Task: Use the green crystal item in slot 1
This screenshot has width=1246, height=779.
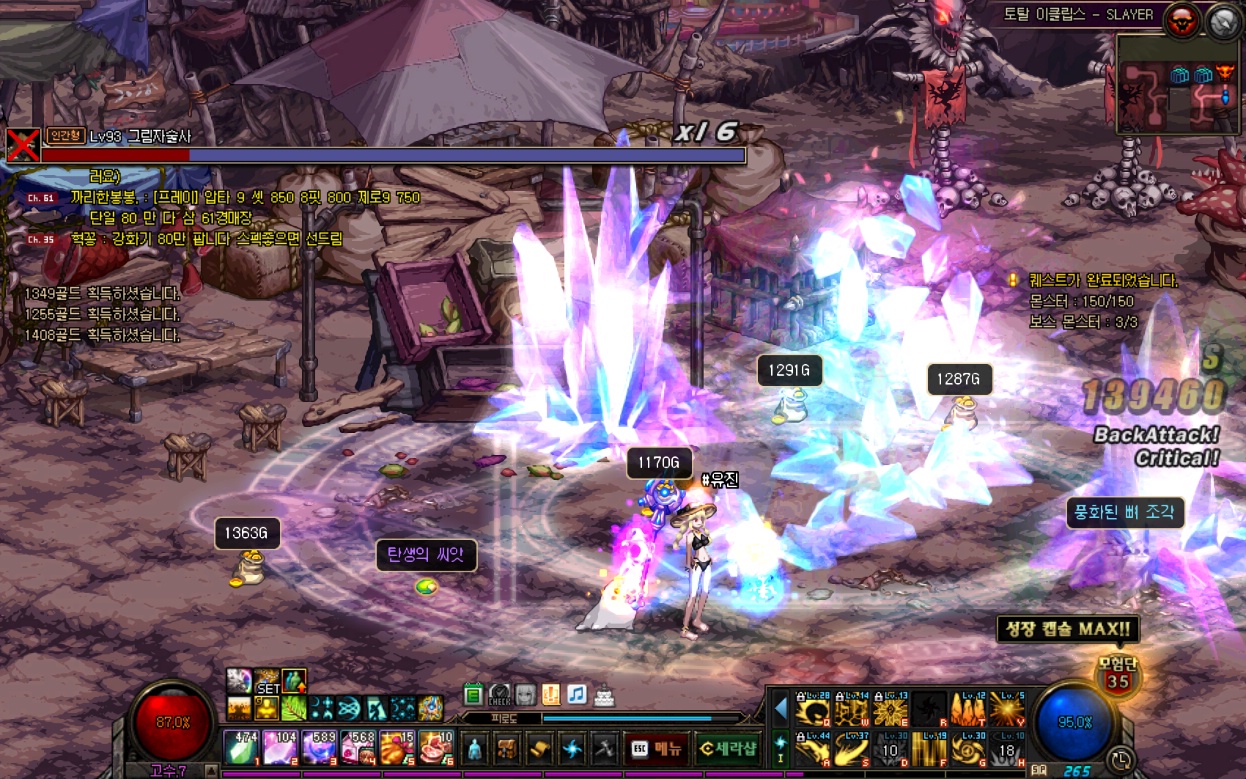Action: pos(240,748)
